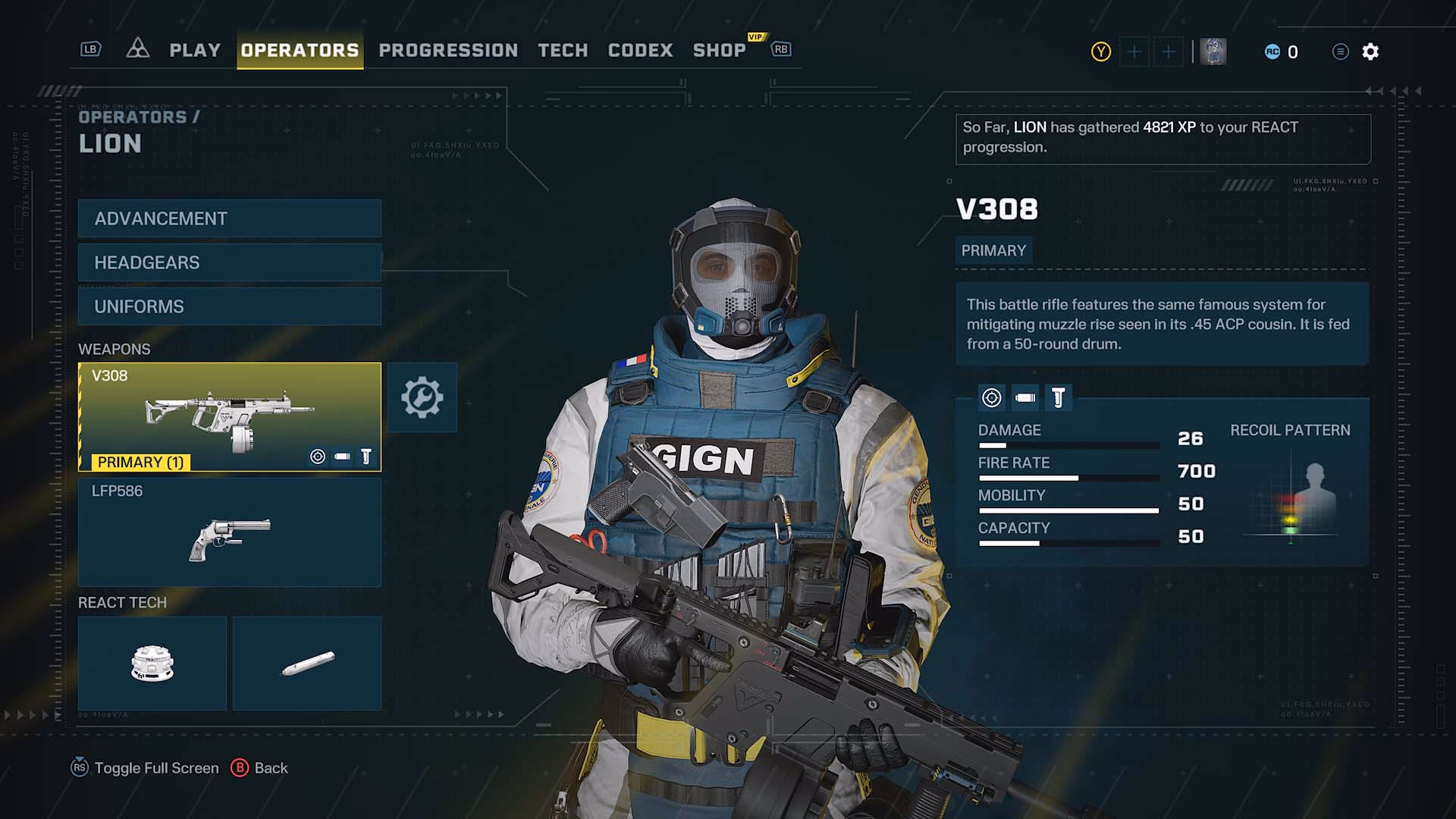Select the magazine barrel icon in stats panel
This screenshot has width=1456, height=819.
pos(1025,396)
